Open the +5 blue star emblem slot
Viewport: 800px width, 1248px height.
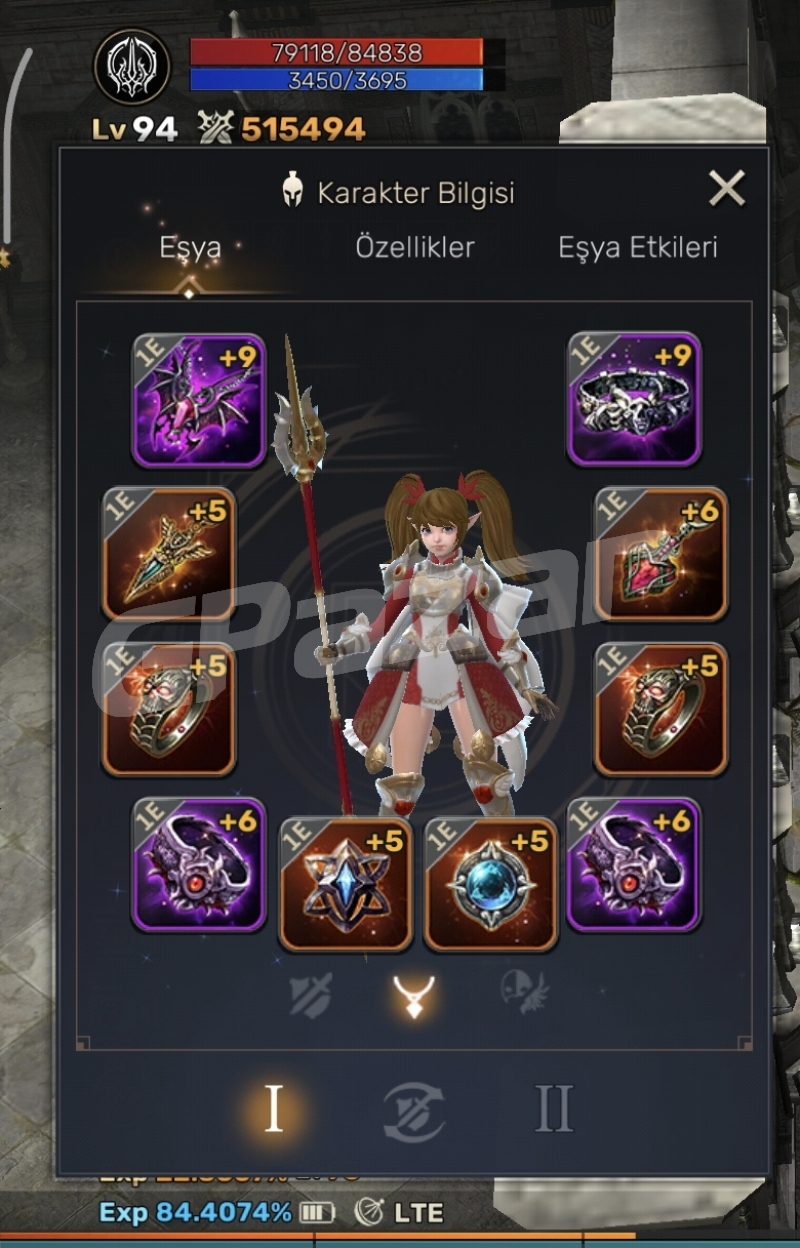(345, 884)
